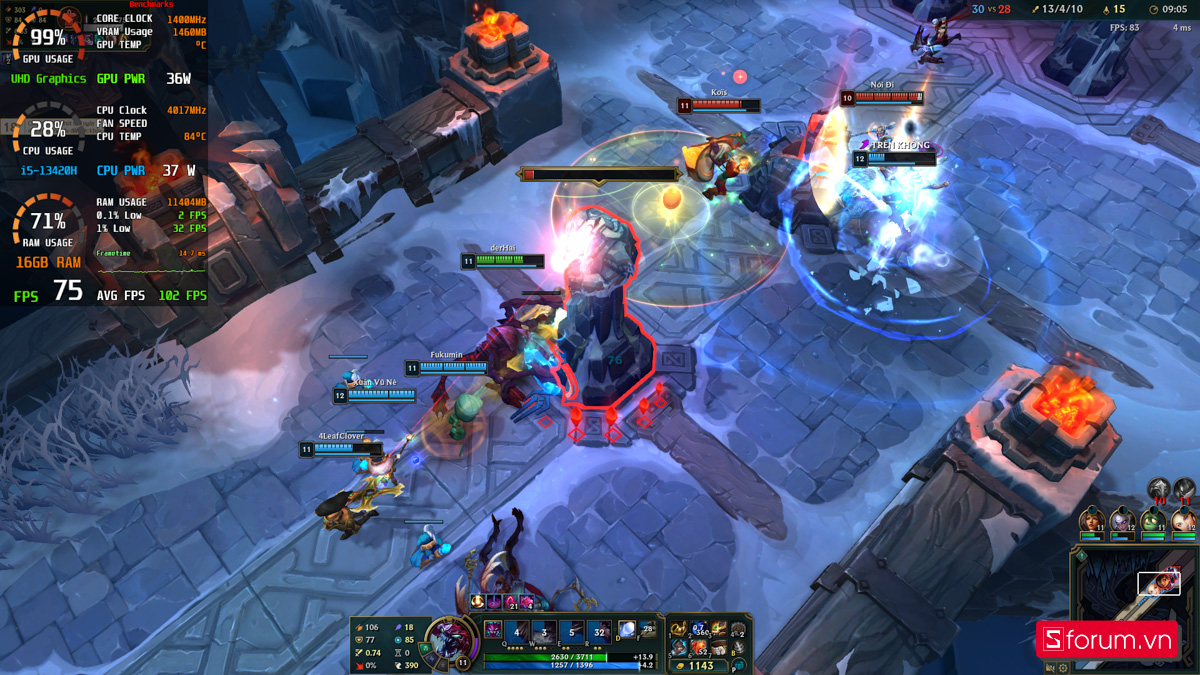Image resolution: width=1200 pixels, height=675 pixels.
Task: Select the dark-haired ally portrait at level 11
Action: pyautogui.click(x=1090, y=520)
